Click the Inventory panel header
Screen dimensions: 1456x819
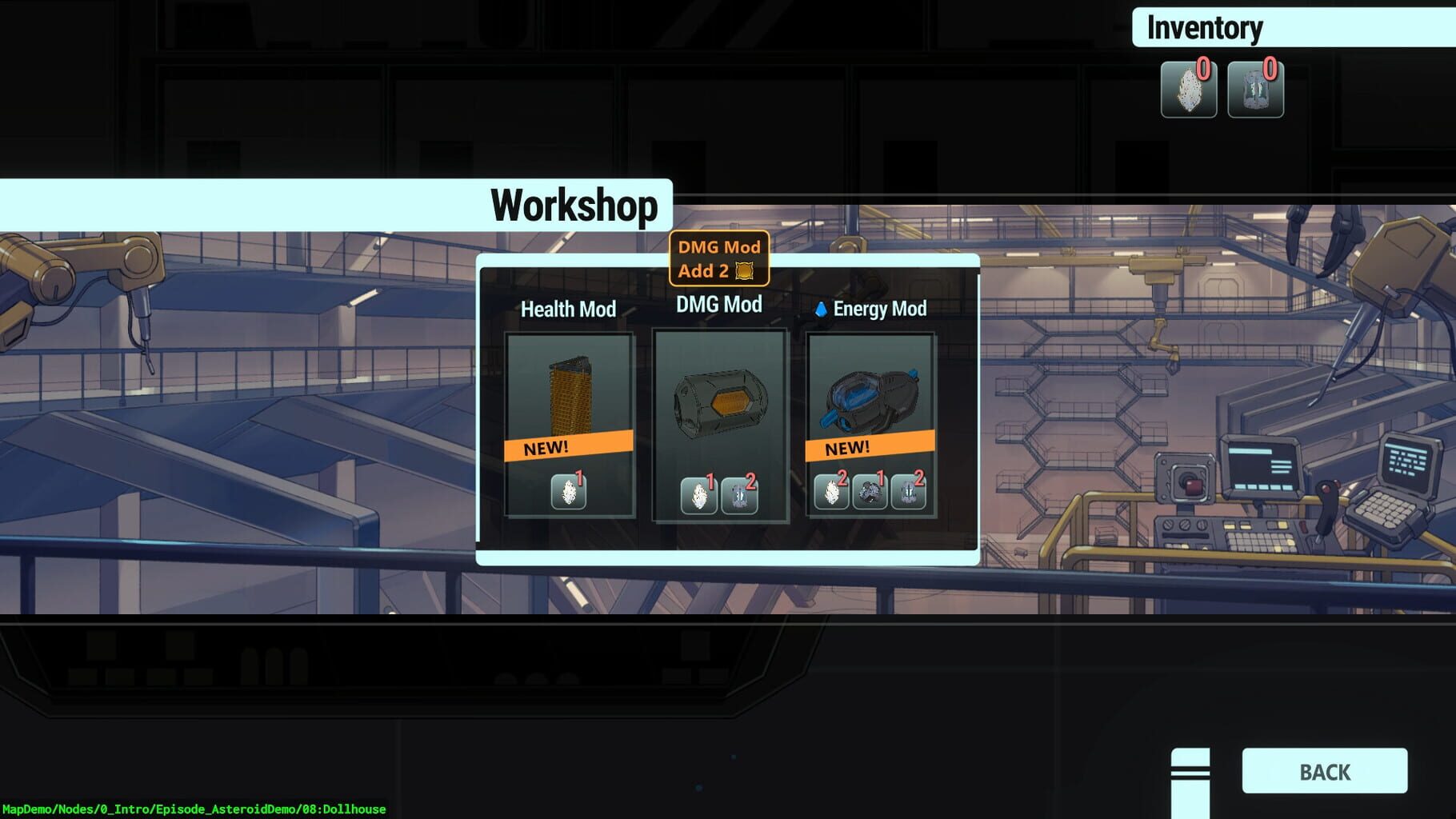[x=1203, y=28]
